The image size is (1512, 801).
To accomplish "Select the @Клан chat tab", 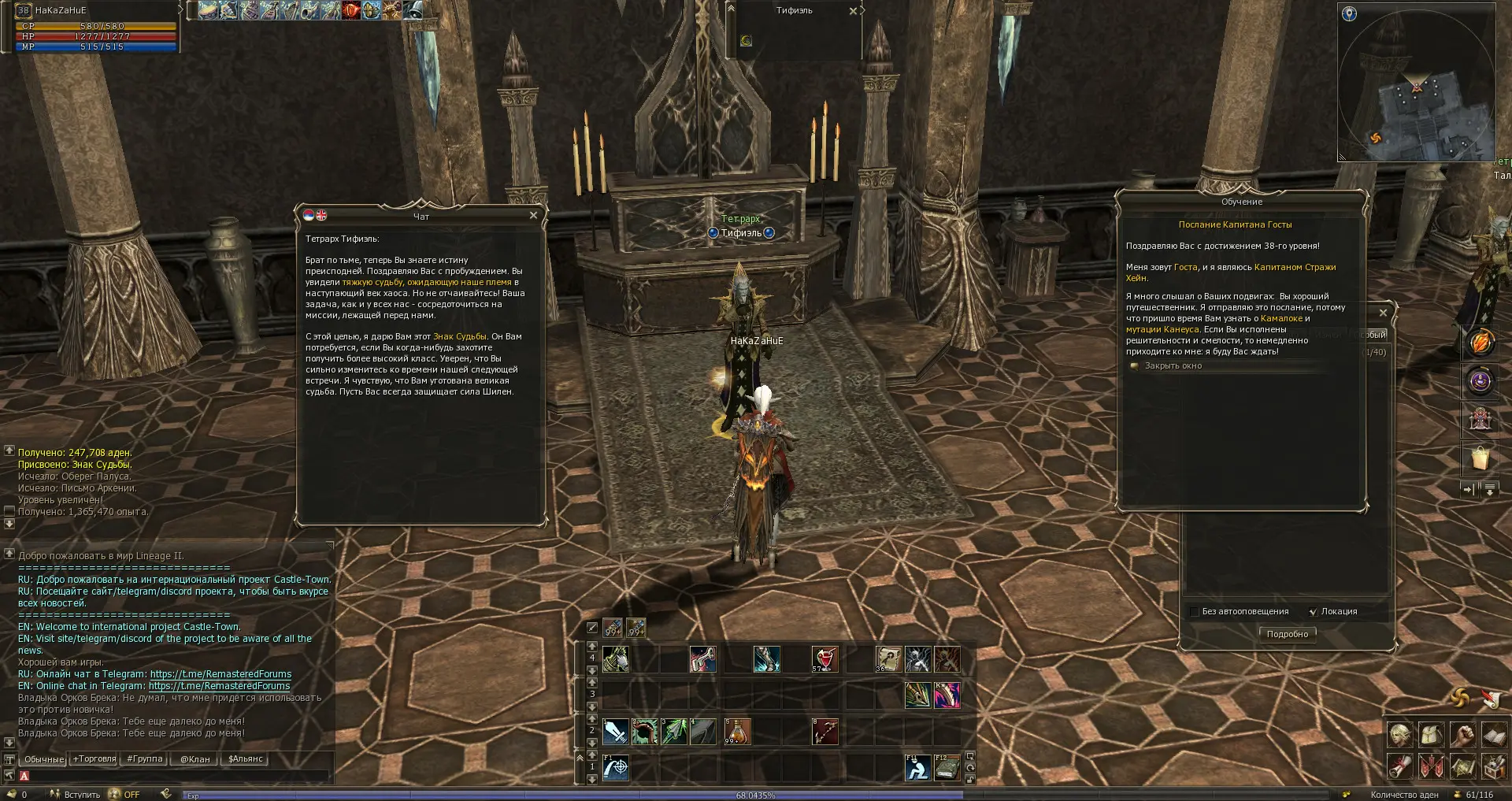I will click(x=195, y=759).
